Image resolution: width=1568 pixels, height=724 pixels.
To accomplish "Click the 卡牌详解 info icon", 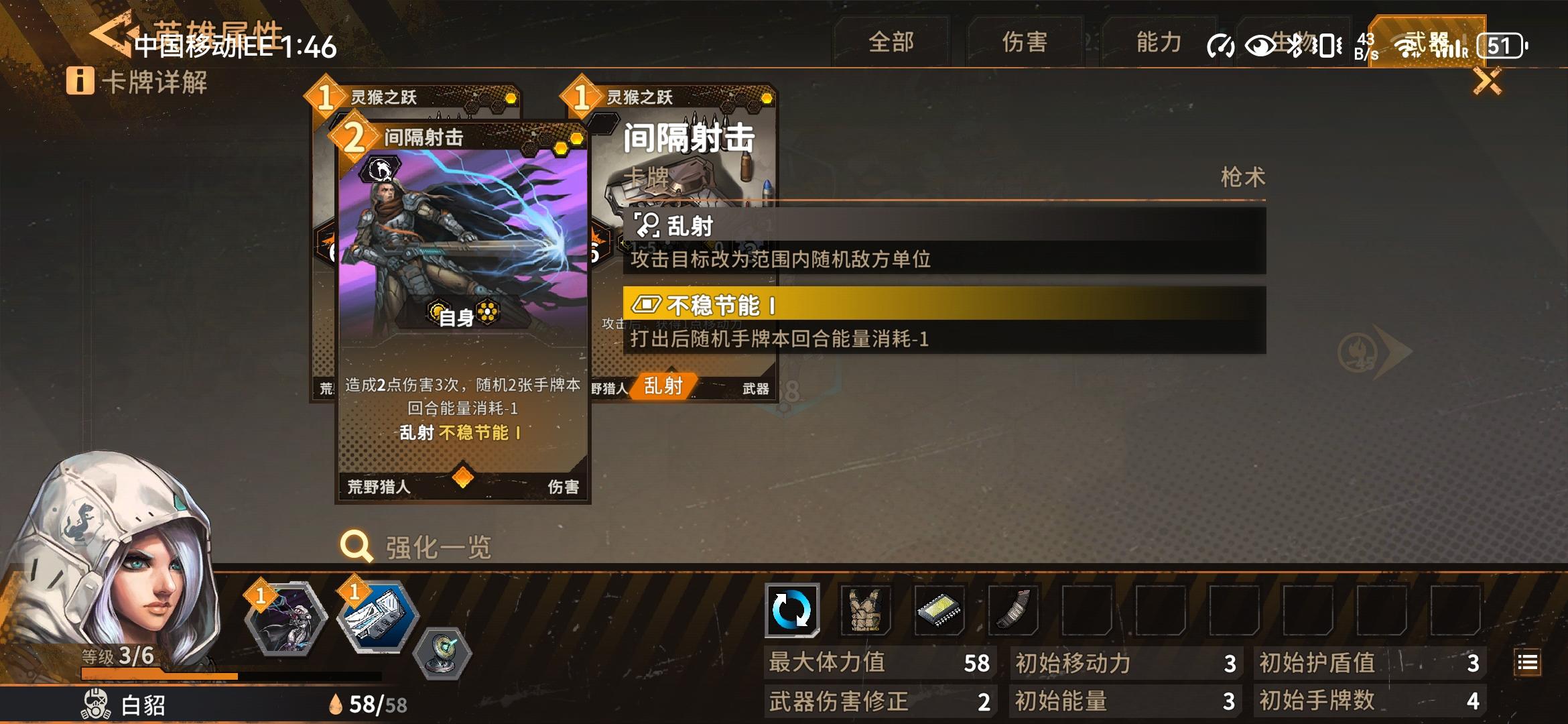I will 80,82.
